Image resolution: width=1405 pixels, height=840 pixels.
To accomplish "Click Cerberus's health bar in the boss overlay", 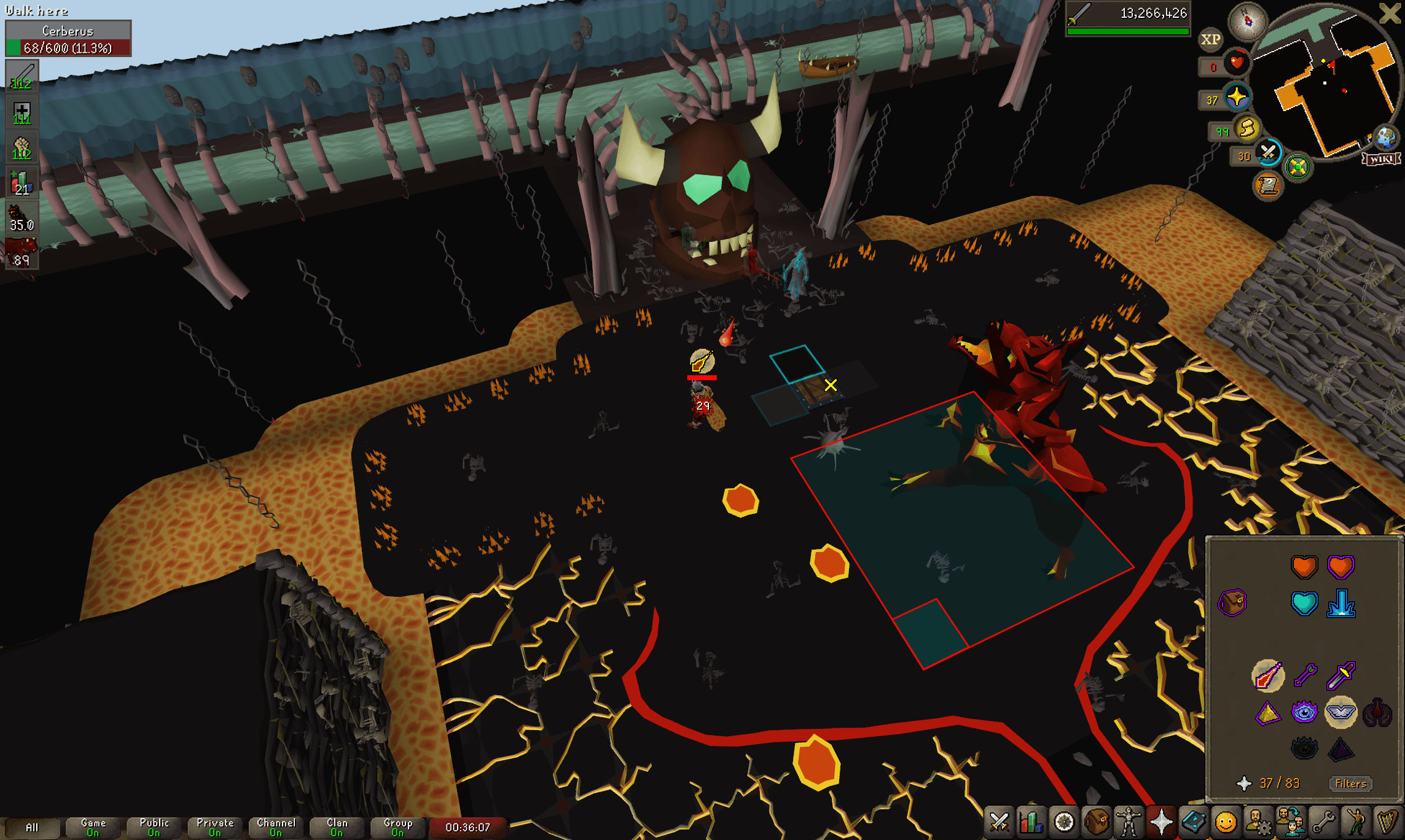I will [x=69, y=46].
